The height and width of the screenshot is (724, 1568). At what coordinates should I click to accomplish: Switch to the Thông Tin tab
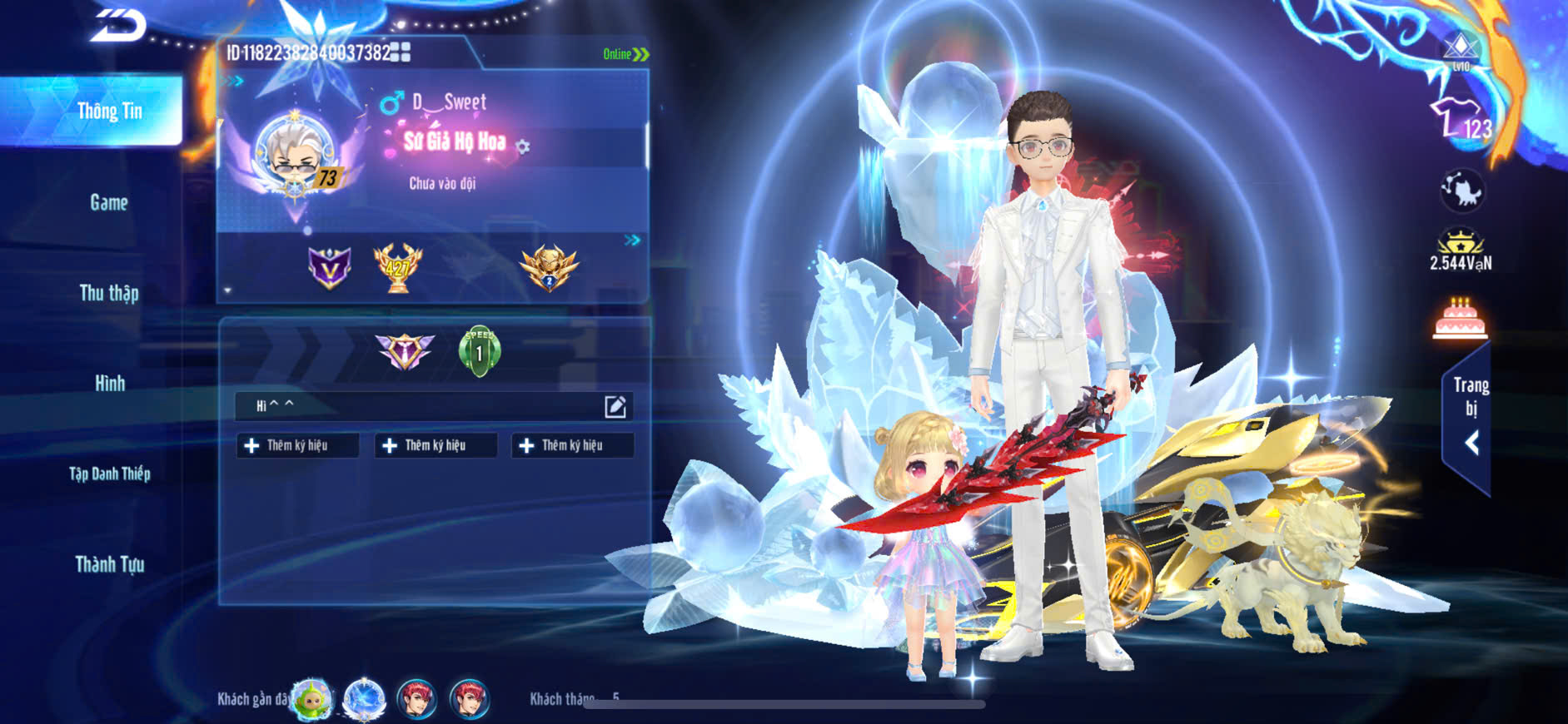click(109, 112)
